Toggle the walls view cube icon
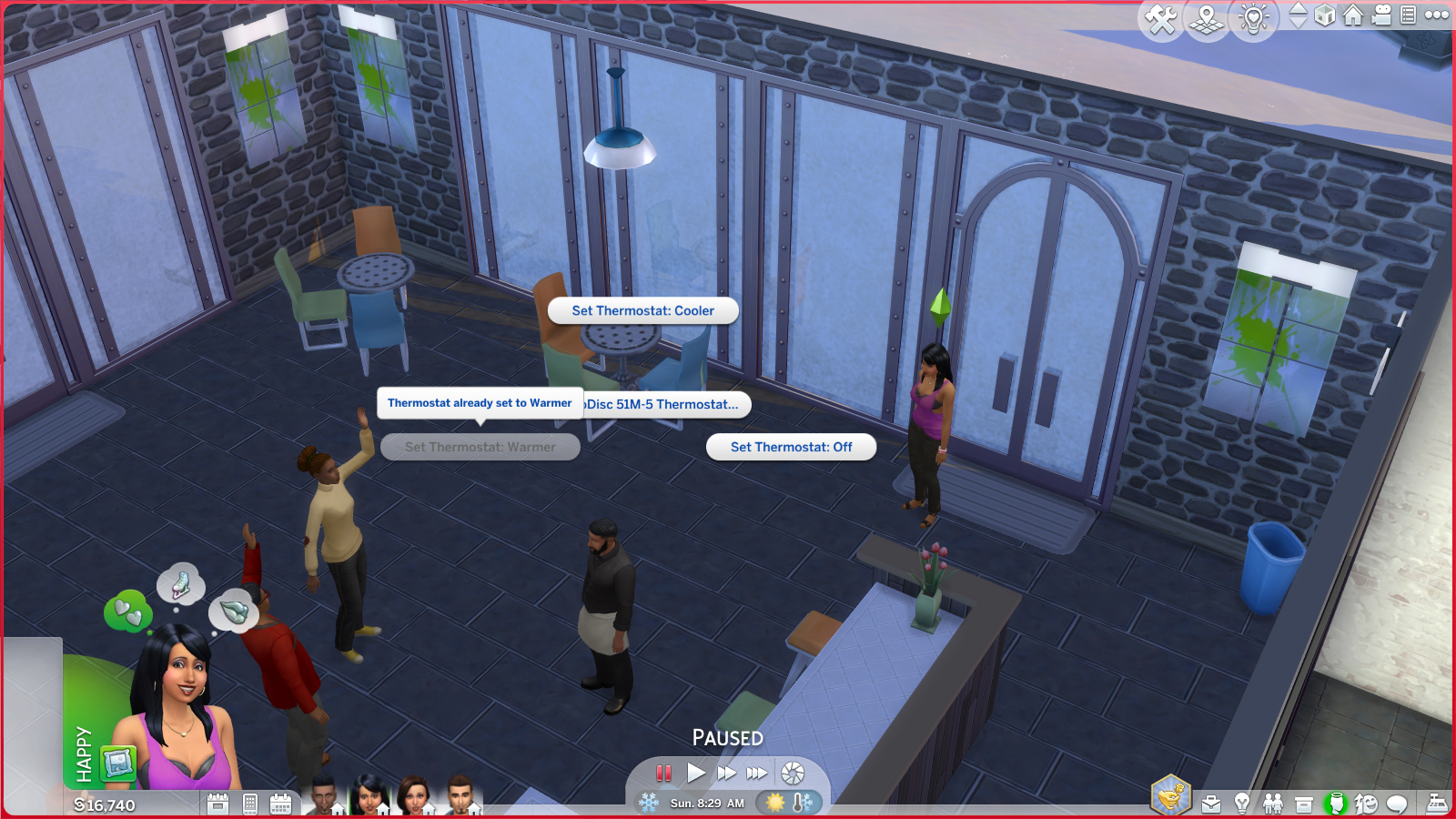Viewport: 1456px width, 819px height. 1324,15
